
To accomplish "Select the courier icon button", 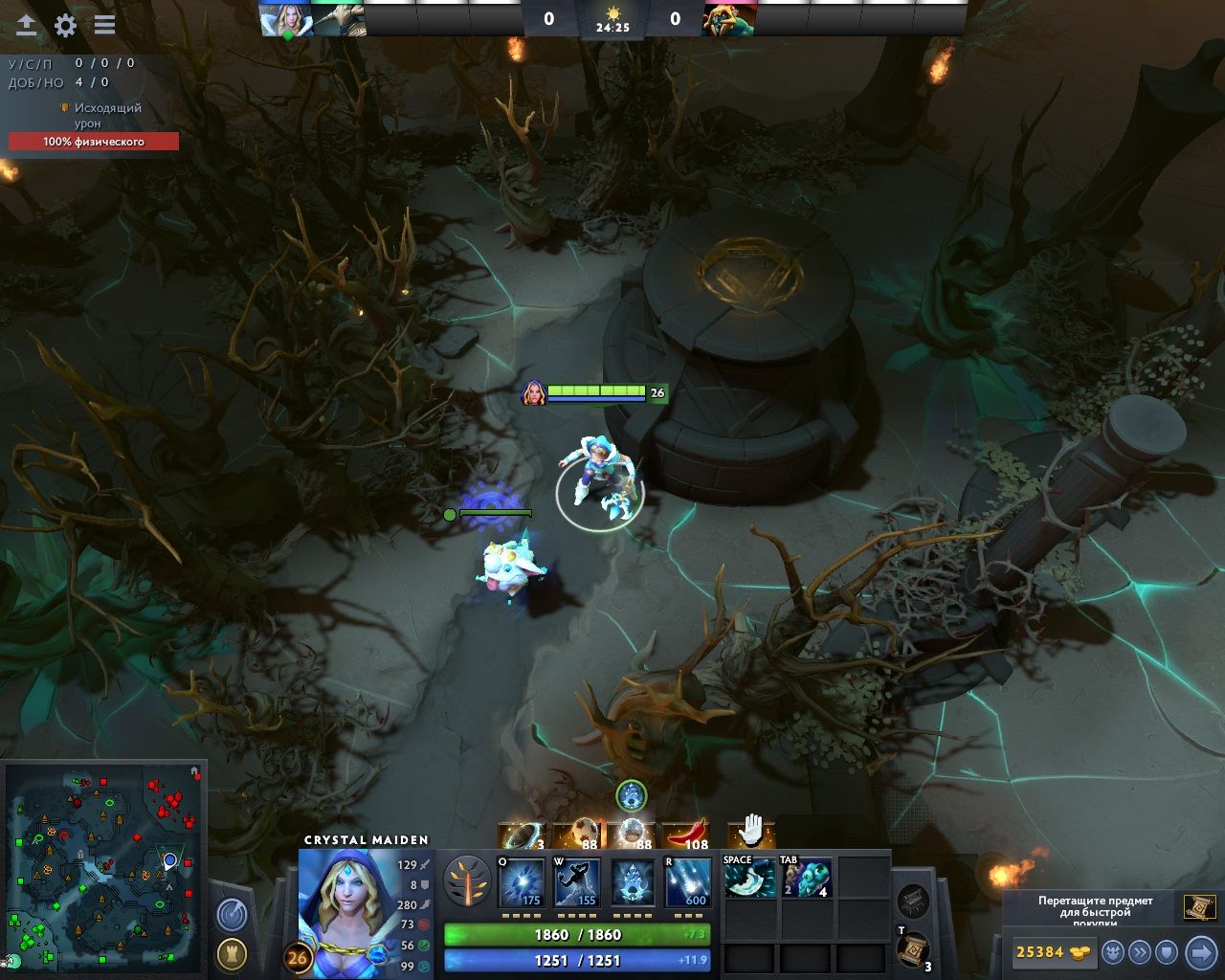I will click(x=1113, y=952).
